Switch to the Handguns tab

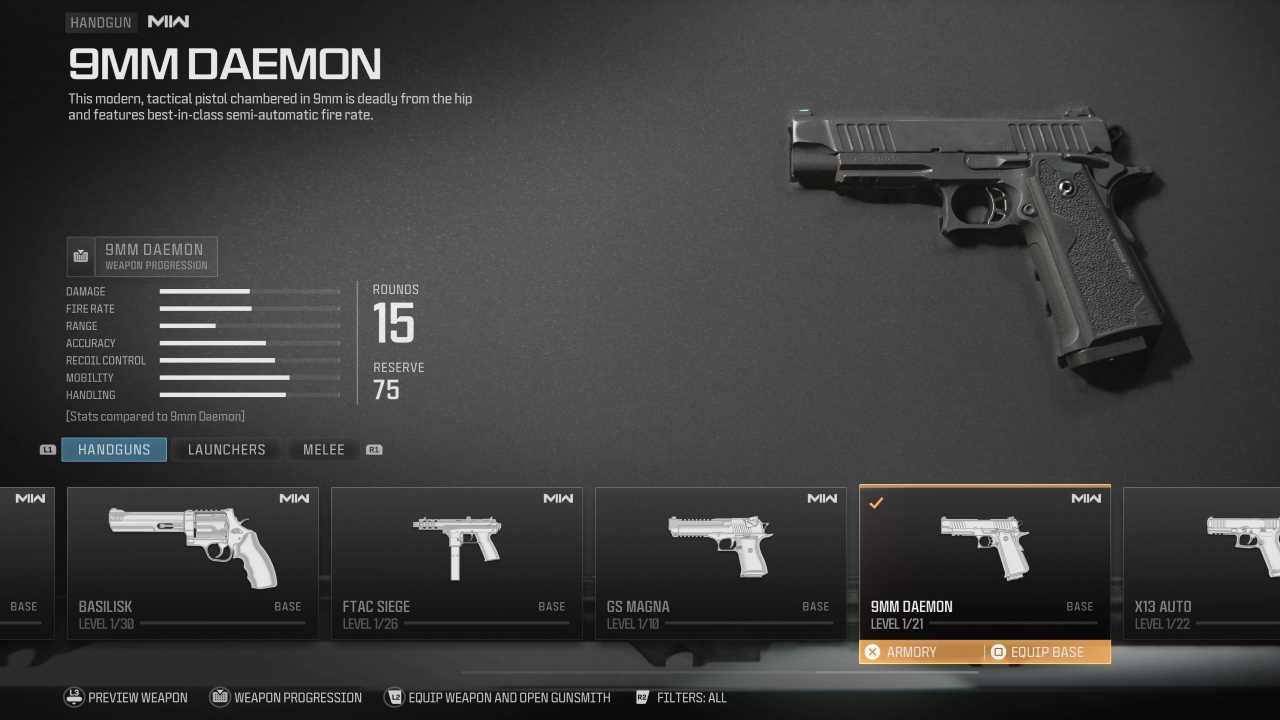click(114, 450)
